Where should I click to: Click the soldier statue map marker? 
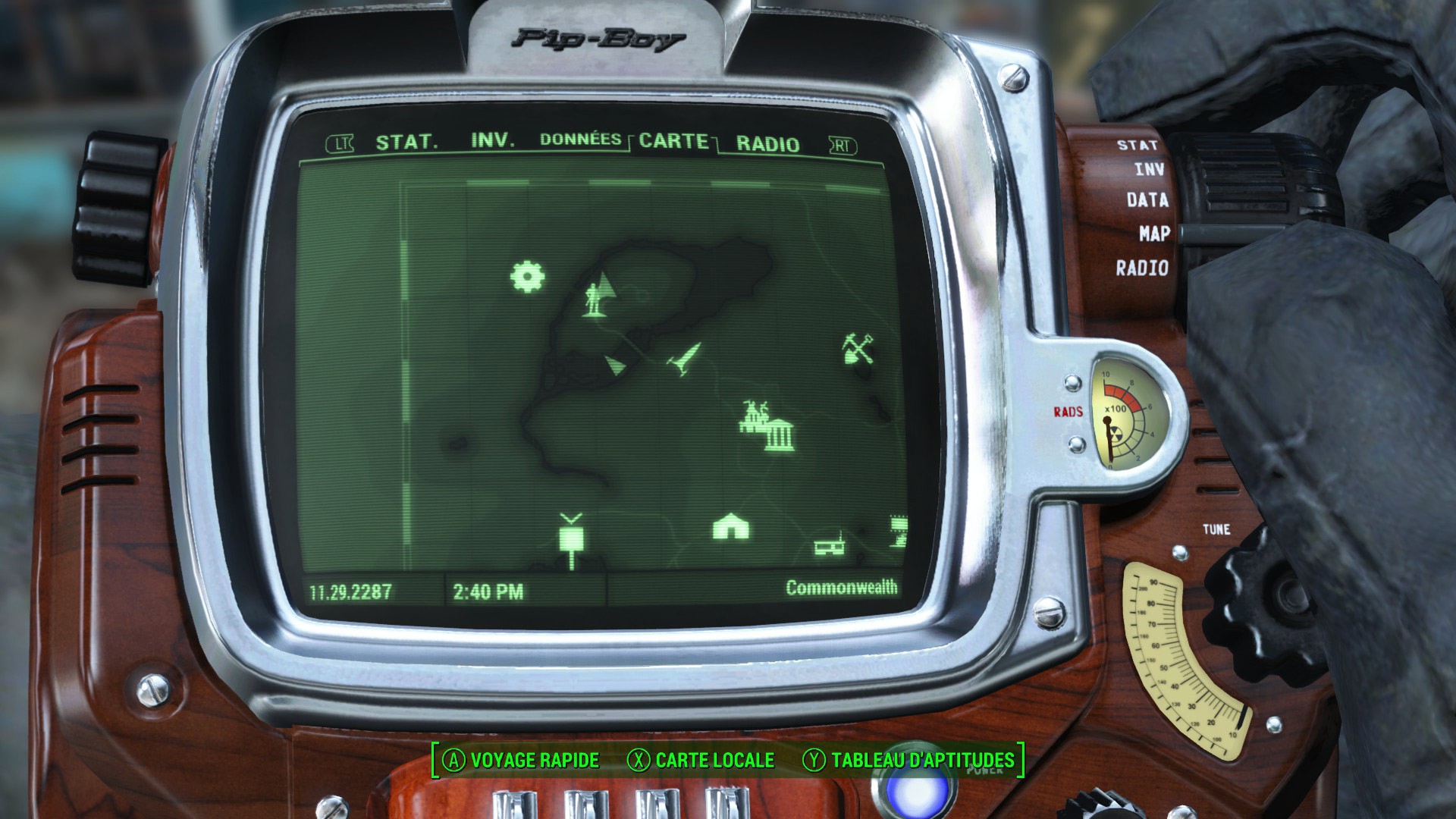pos(593,299)
